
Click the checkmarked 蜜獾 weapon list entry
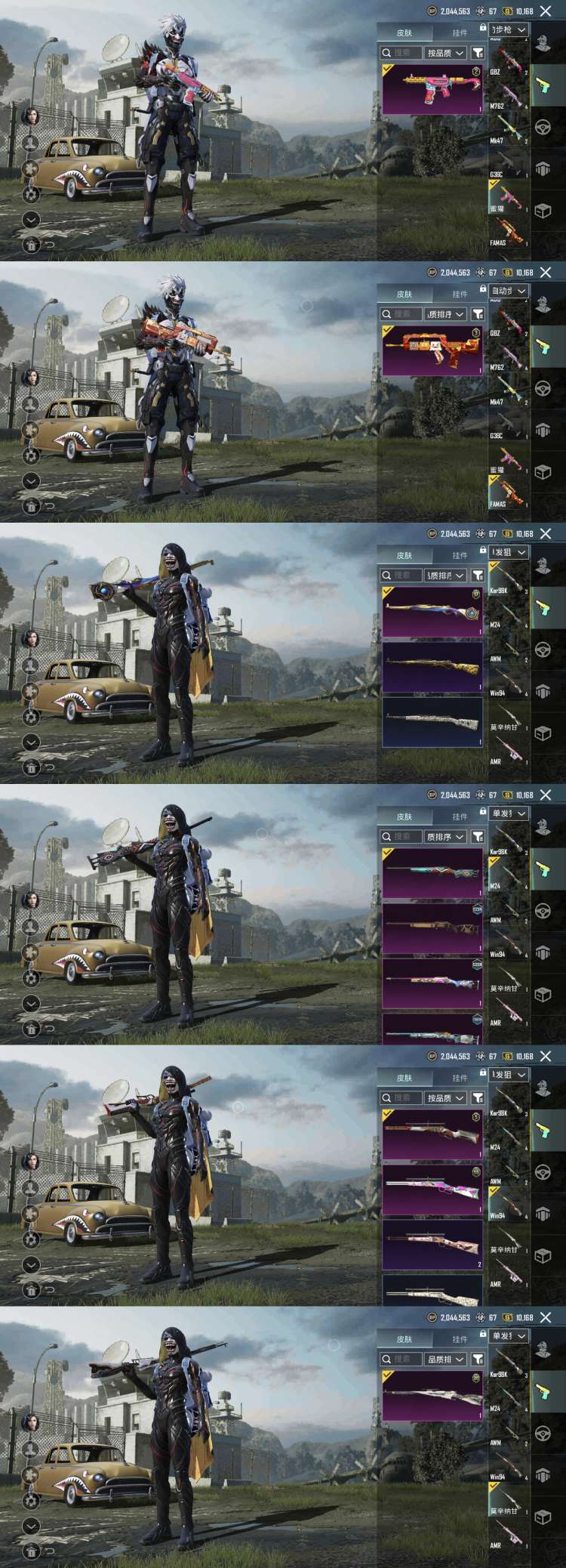tap(508, 199)
